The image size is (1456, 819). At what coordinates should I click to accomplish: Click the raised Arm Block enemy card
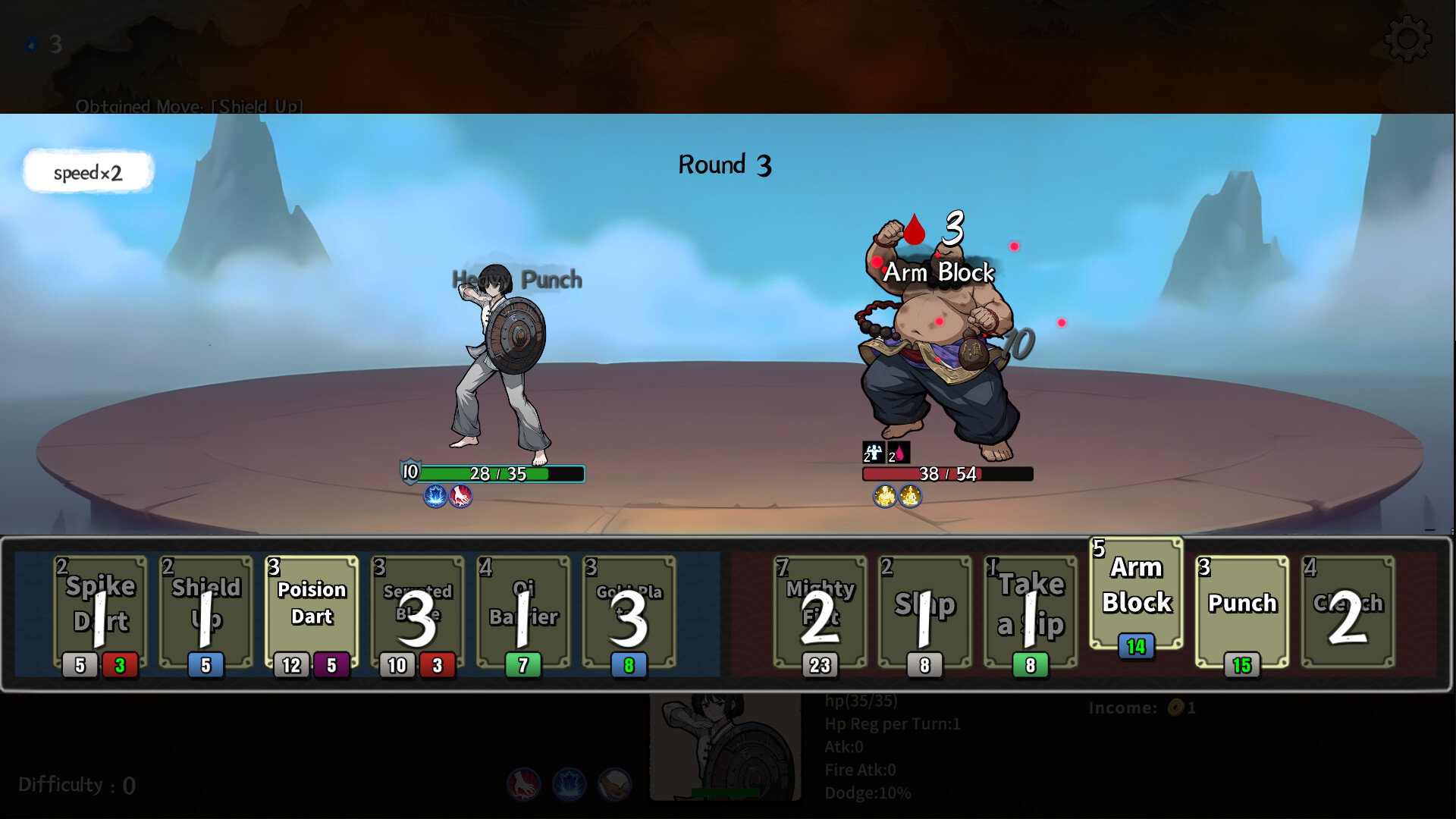pyautogui.click(x=1135, y=591)
